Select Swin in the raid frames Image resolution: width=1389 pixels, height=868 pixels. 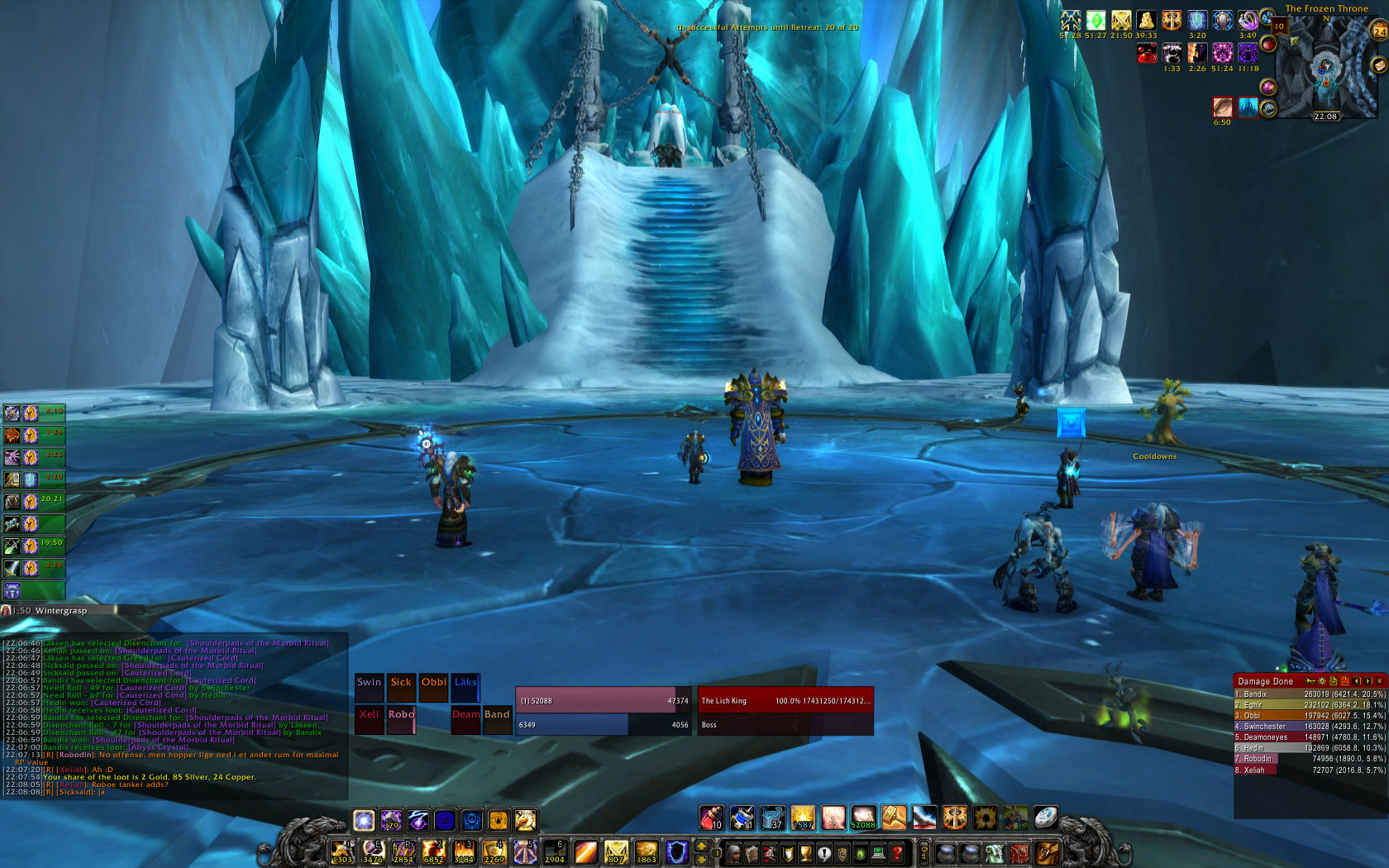(x=369, y=688)
